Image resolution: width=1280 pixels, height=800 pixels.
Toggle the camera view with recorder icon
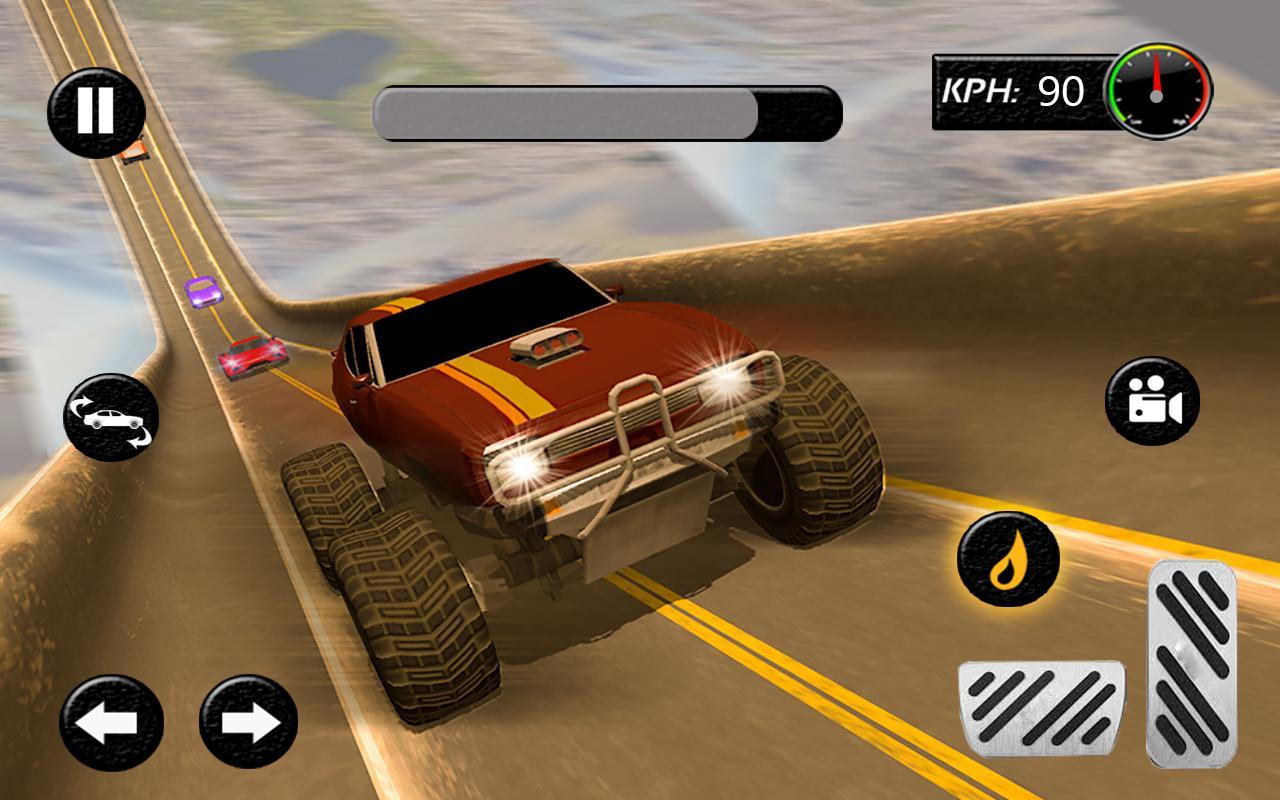[1150, 404]
